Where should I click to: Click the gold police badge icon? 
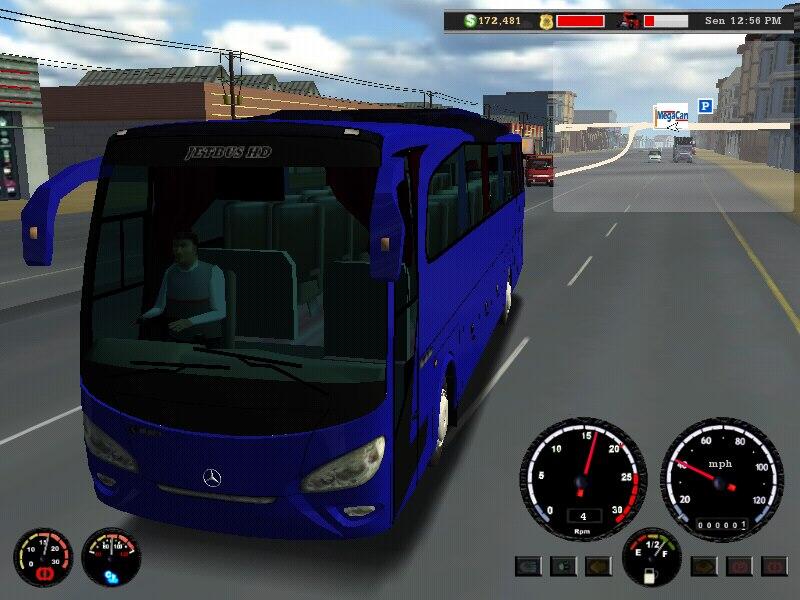[x=543, y=20]
